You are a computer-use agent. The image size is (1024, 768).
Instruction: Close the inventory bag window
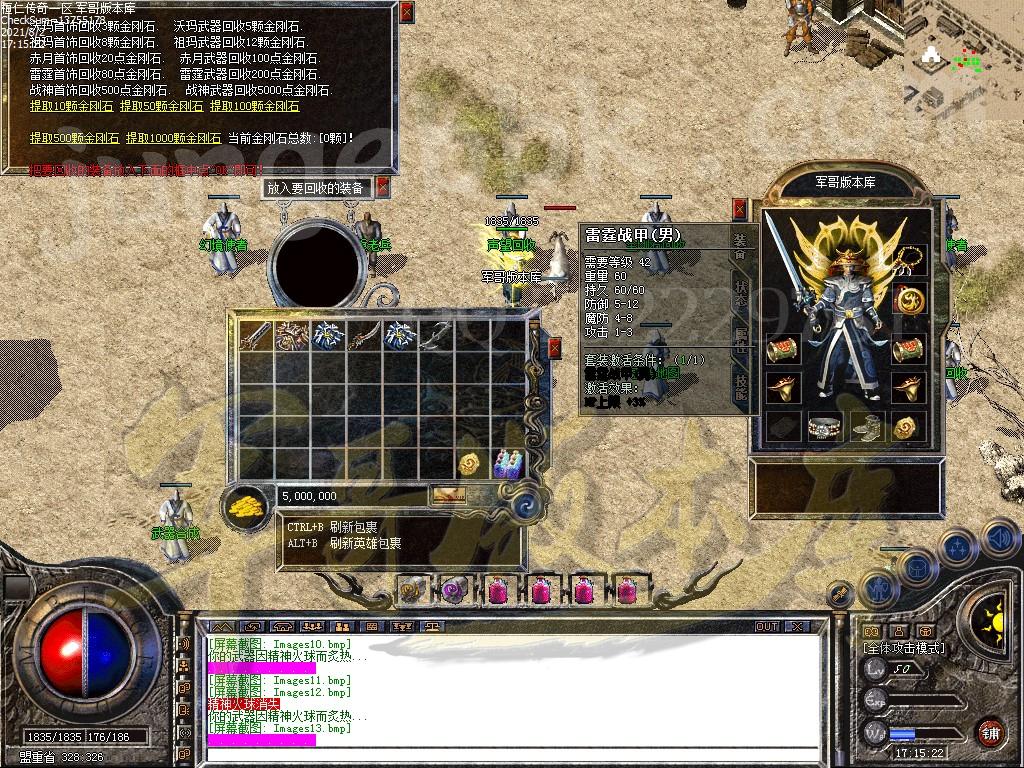[556, 348]
